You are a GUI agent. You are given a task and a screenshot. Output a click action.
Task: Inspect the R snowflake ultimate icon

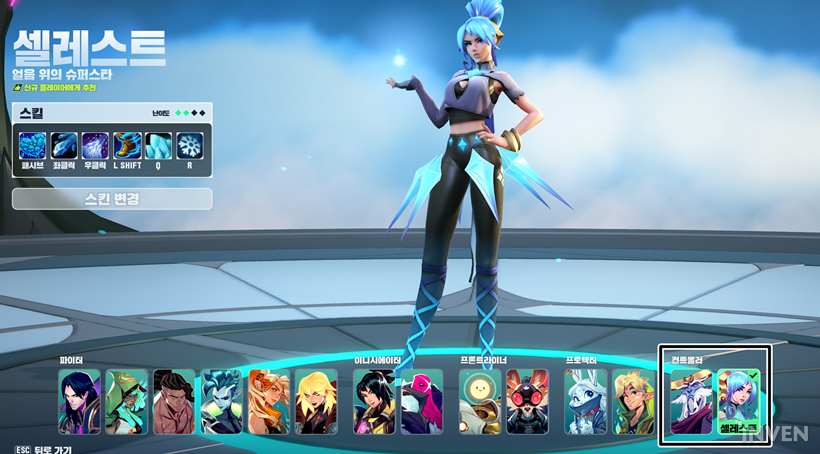pyautogui.click(x=189, y=146)
